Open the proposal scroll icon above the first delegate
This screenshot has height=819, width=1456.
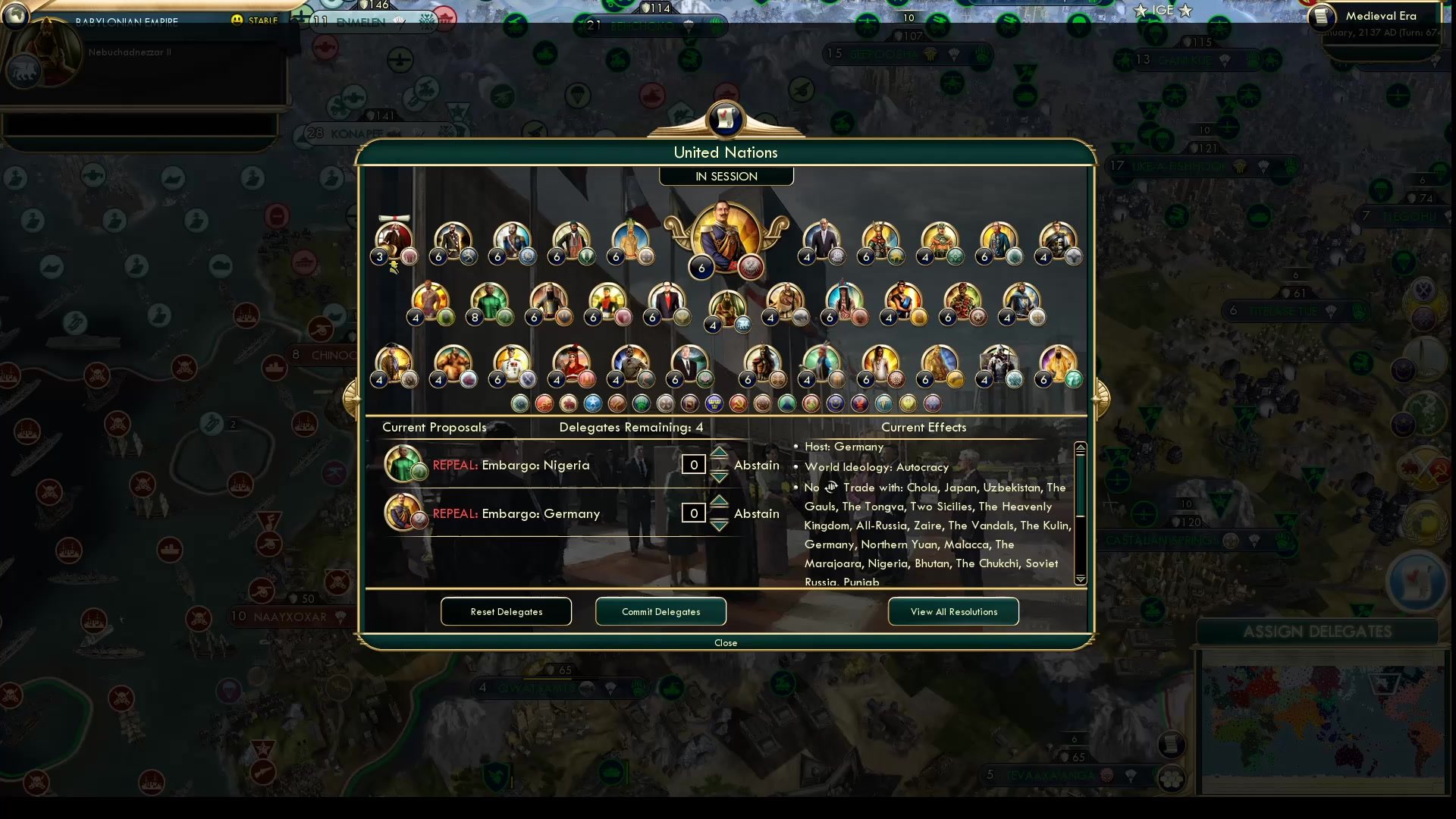(x=394, y=218)
